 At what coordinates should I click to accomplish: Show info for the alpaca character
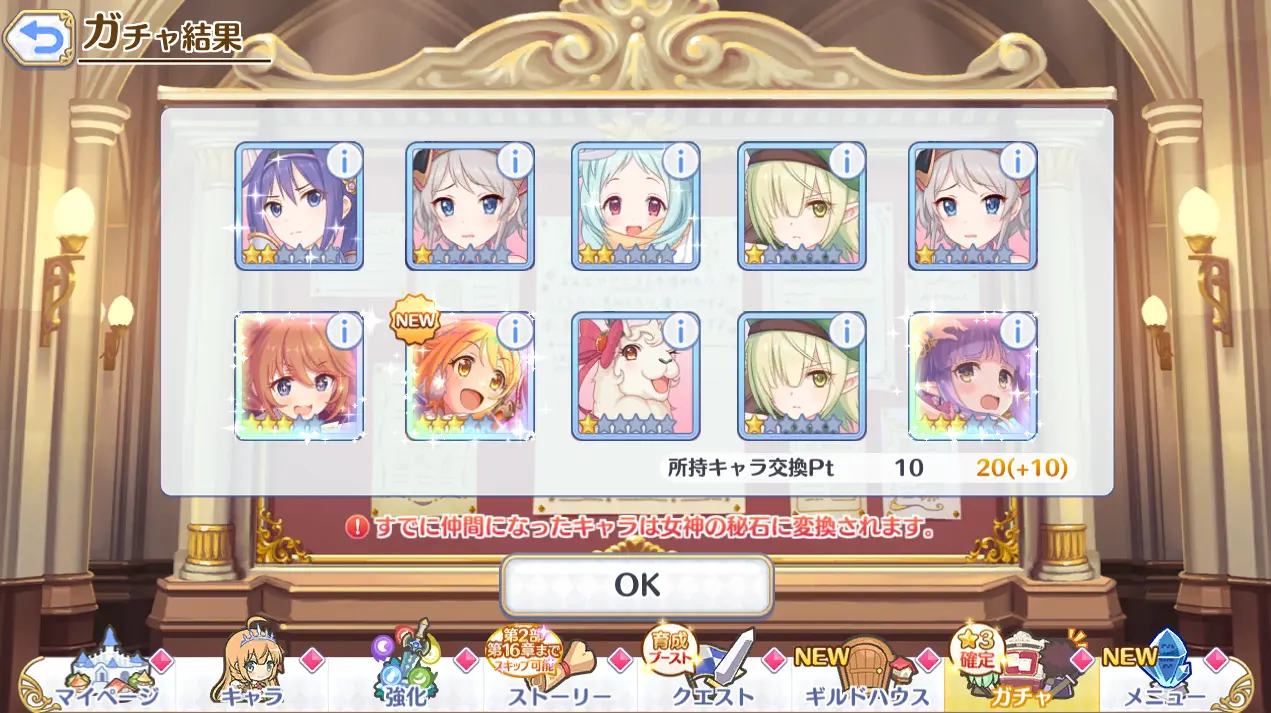pos(680,329)
